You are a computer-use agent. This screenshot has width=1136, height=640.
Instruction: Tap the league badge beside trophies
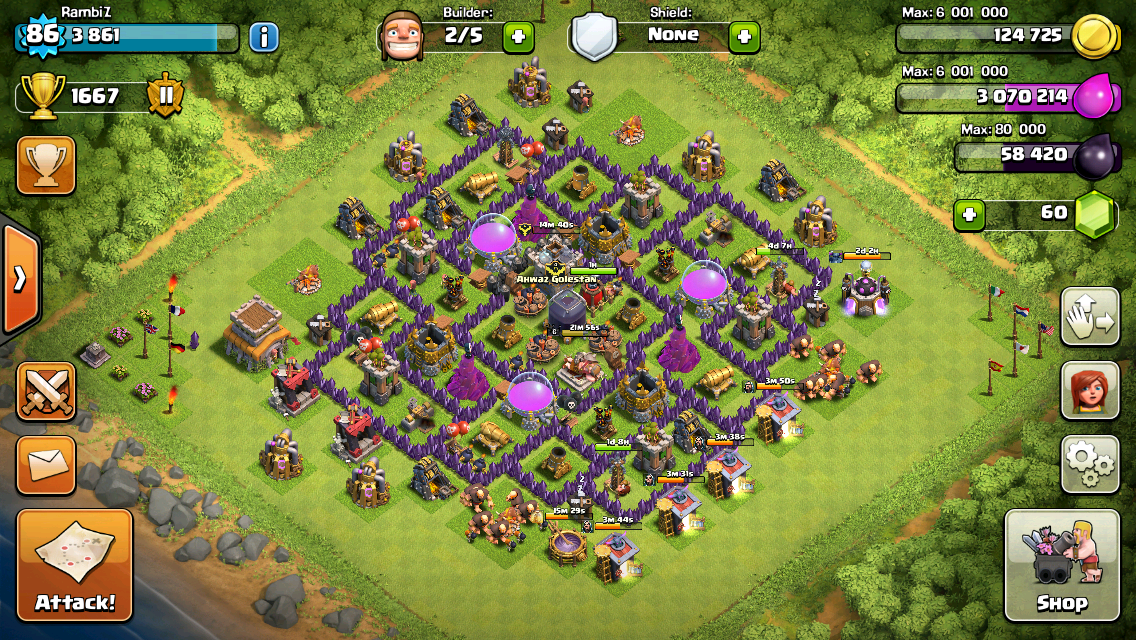[x=165, y=96]
